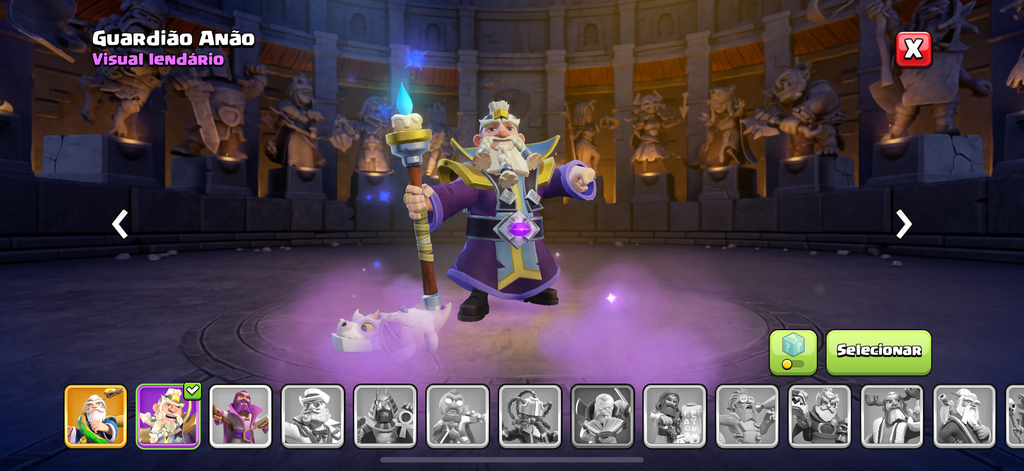Select the default orange-background Warden skin
Viewport: 1024px width, 471px height.
(x=96, y=416)
